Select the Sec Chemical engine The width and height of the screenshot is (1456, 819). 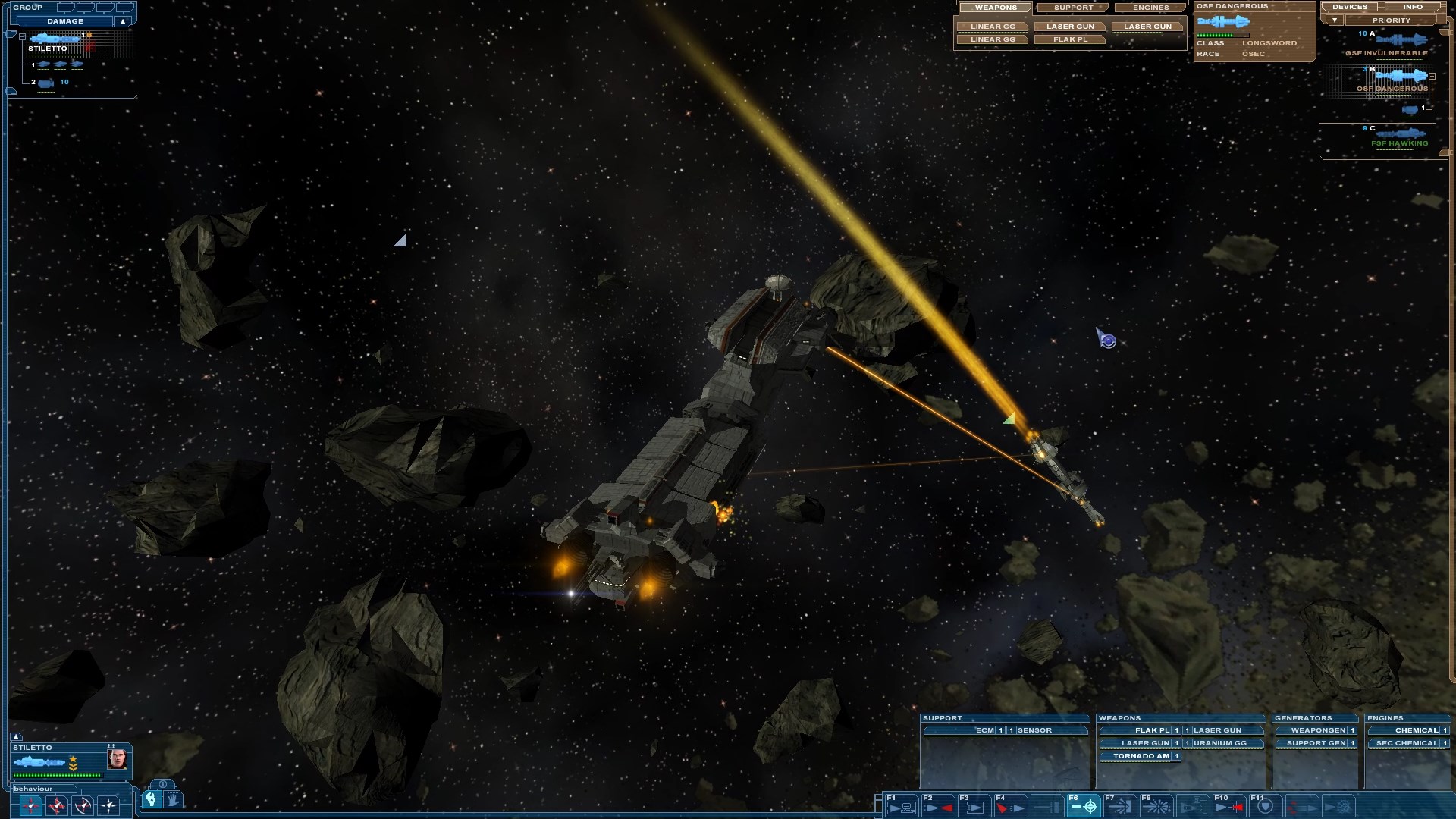tap(1406, 743)
